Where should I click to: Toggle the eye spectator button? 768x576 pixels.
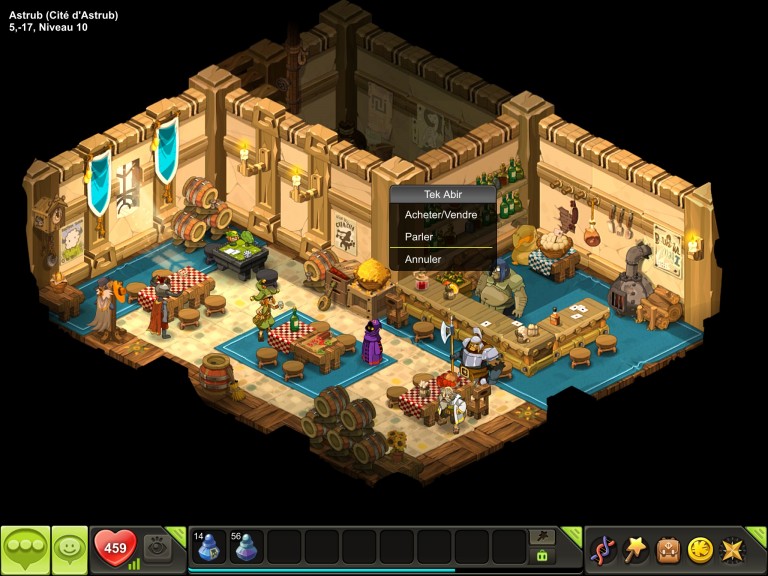(157, 547)
